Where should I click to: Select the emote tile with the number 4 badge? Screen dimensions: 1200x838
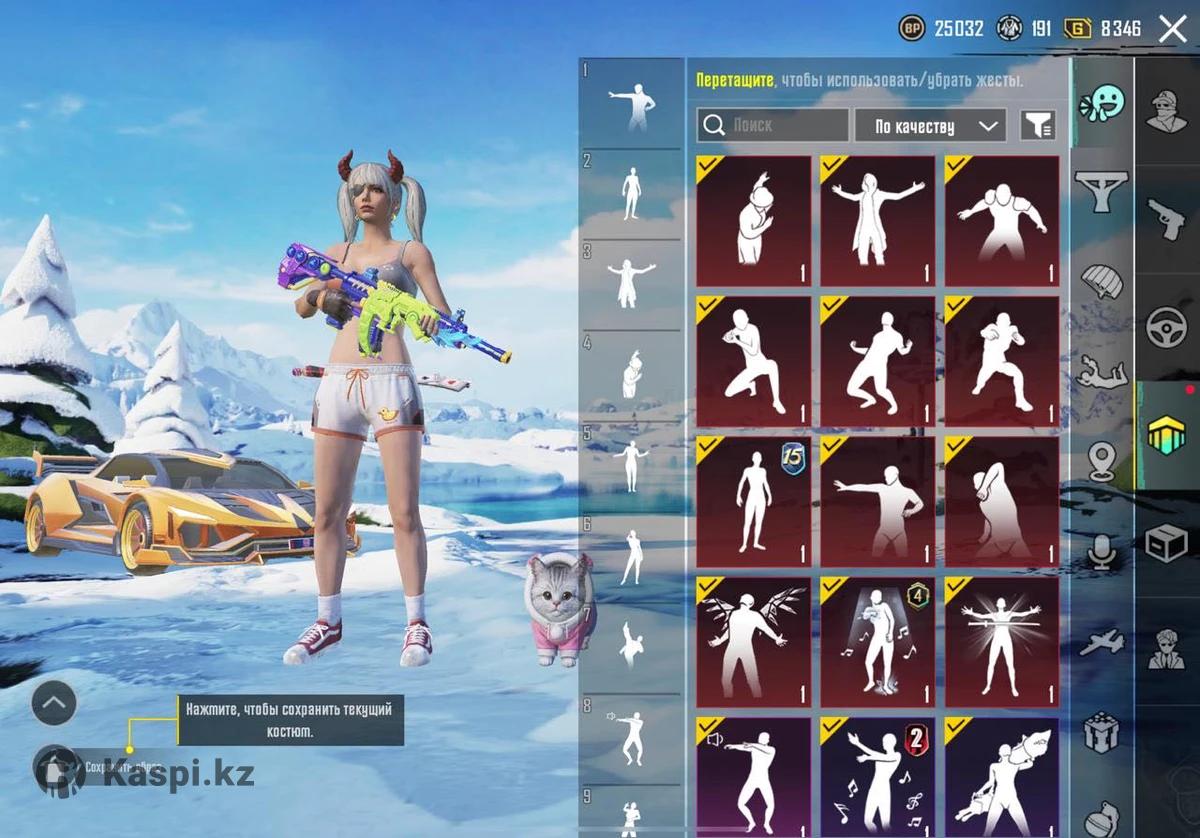coord(877,642)
